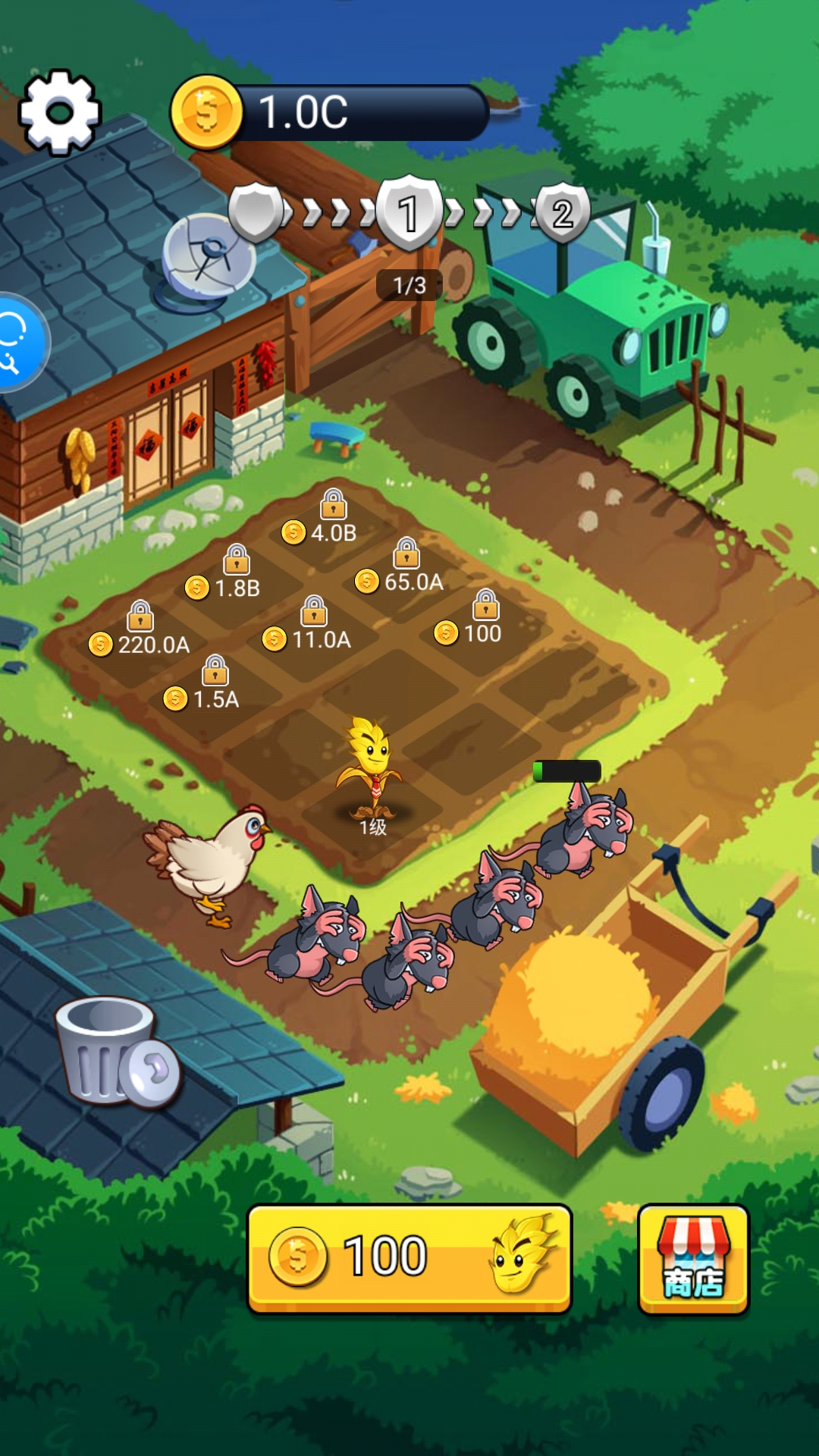Screen dimensions: 819x1456
Task: Tap the stage 1 shield badge
Action: (409, 212)
